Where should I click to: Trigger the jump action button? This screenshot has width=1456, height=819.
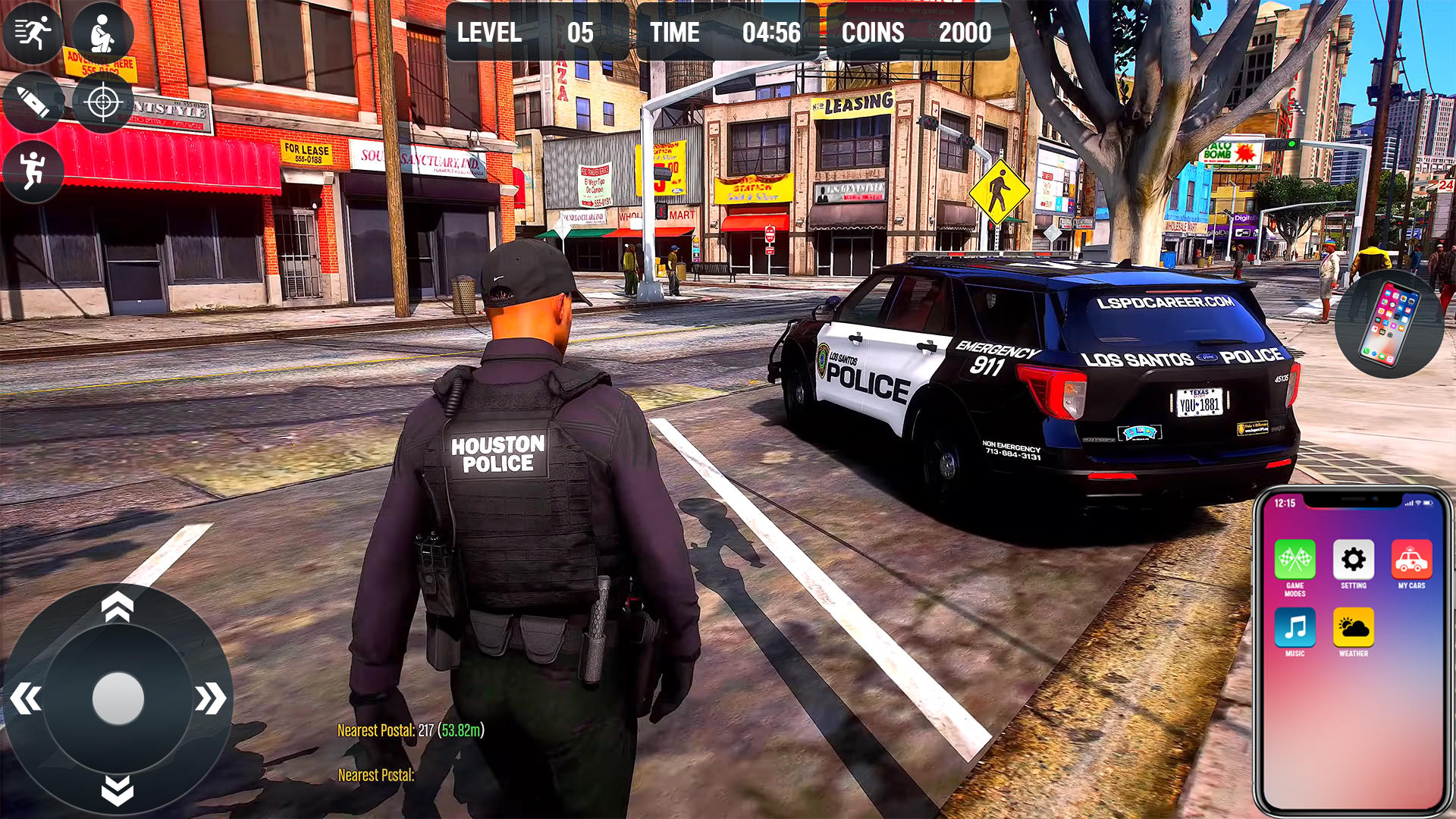click(33, 171)
